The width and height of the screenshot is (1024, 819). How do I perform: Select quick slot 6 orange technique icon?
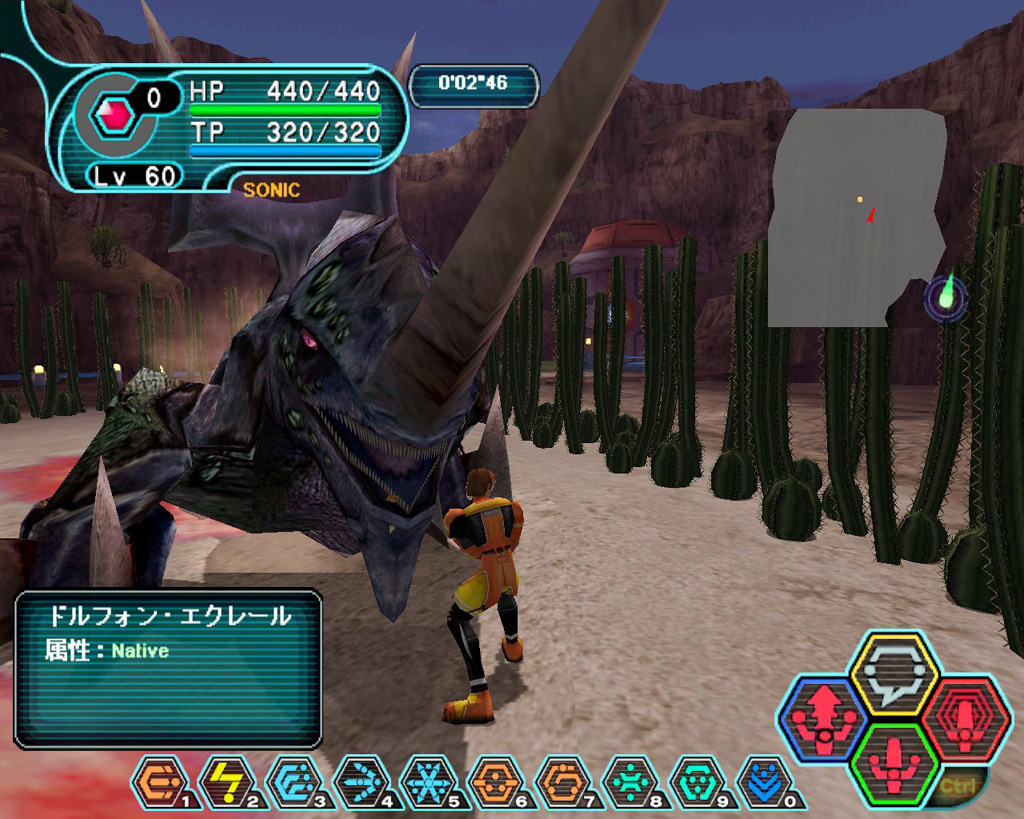pos(495,782)
